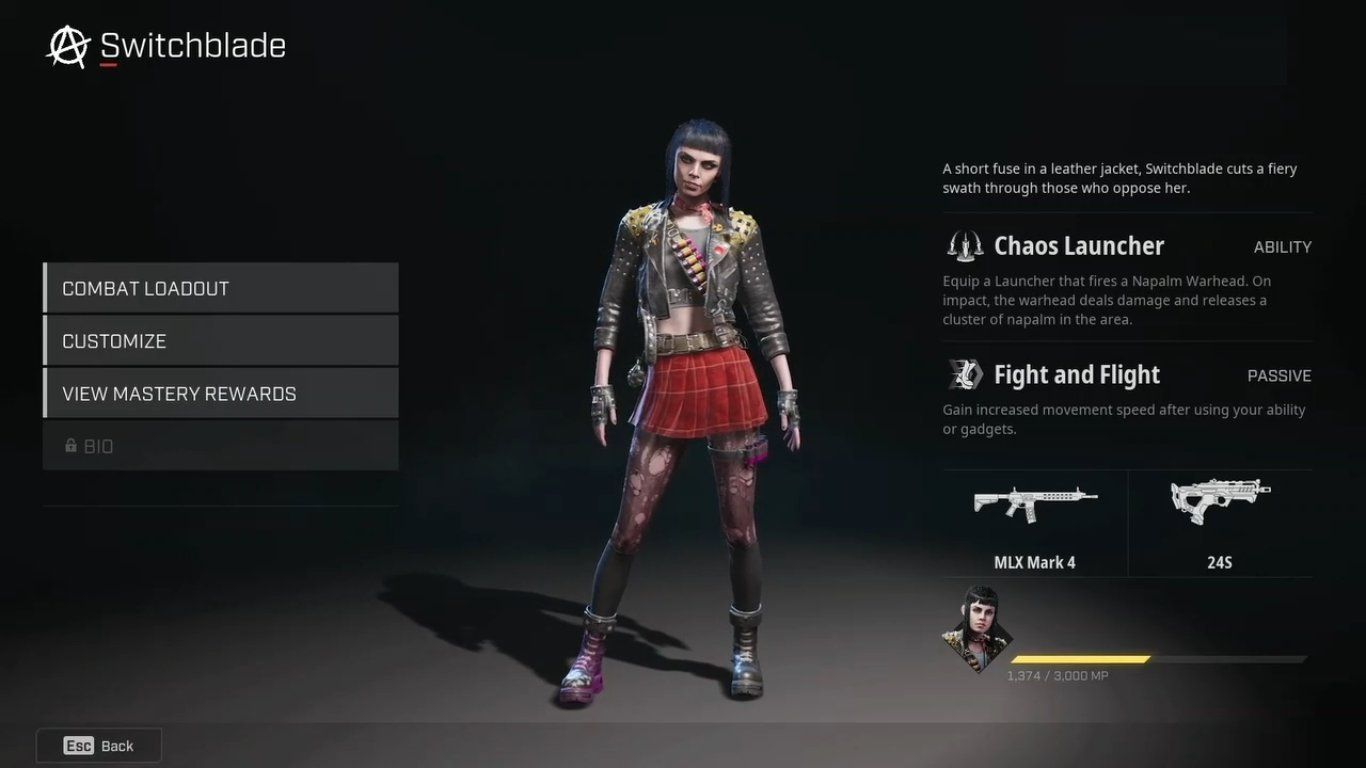Go back with the Back button
This screenshot has width=1366, height=768.
point(99,746)
